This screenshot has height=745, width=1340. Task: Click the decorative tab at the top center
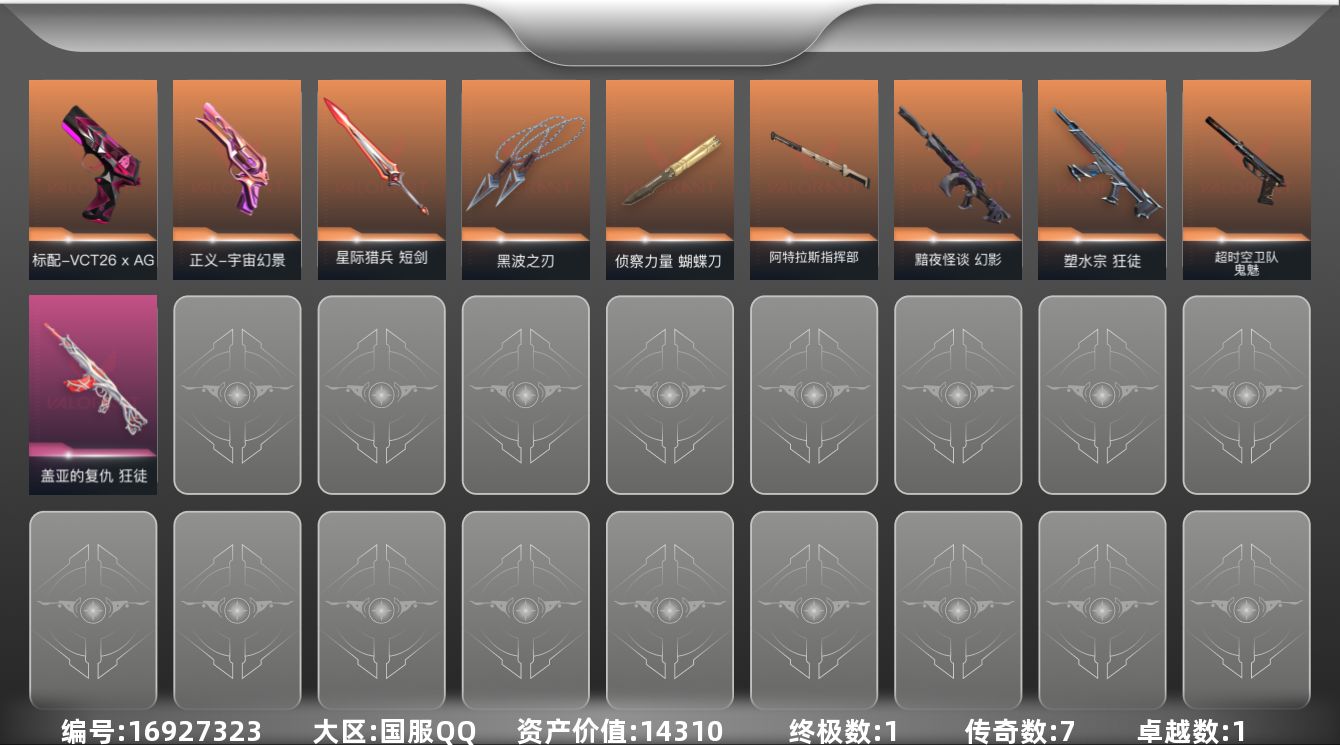670,30
